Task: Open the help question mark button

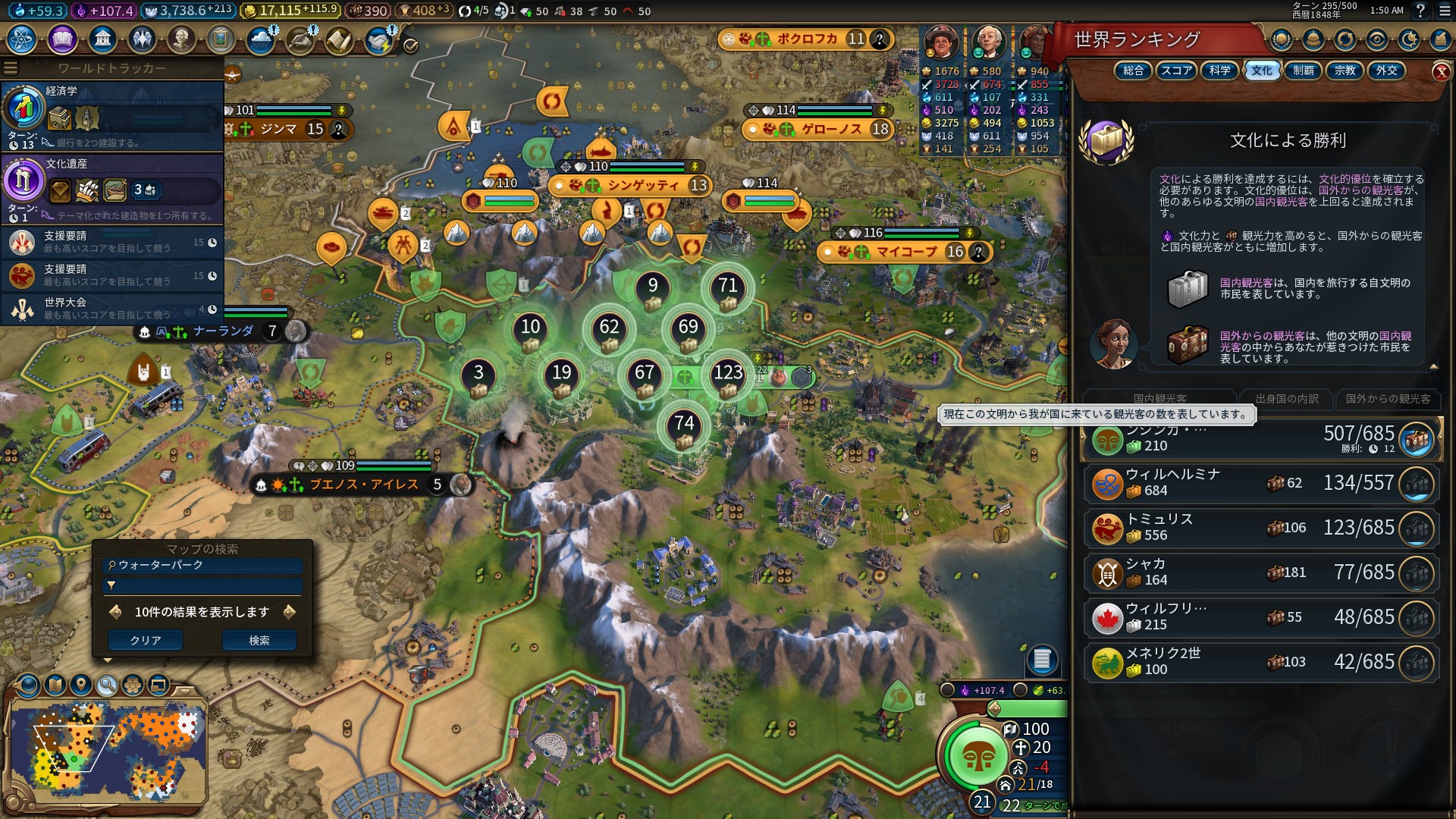Action: point(1420,11)
